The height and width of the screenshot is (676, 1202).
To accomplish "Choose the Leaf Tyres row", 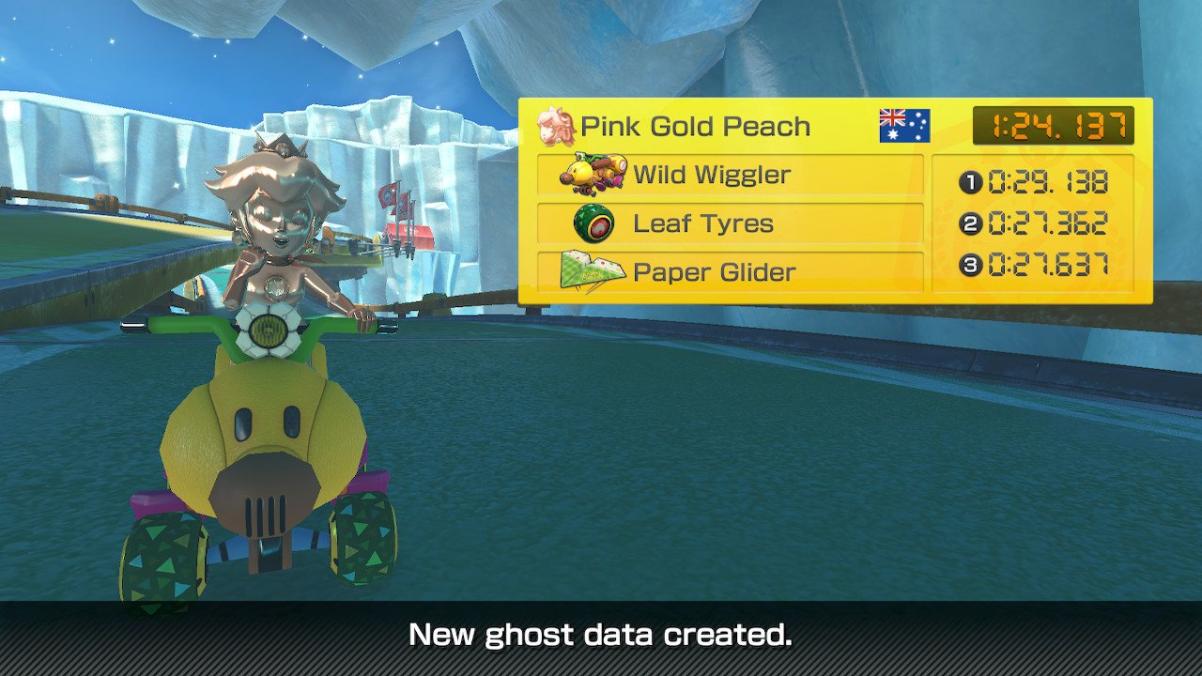I will click(x=729, y=223).
